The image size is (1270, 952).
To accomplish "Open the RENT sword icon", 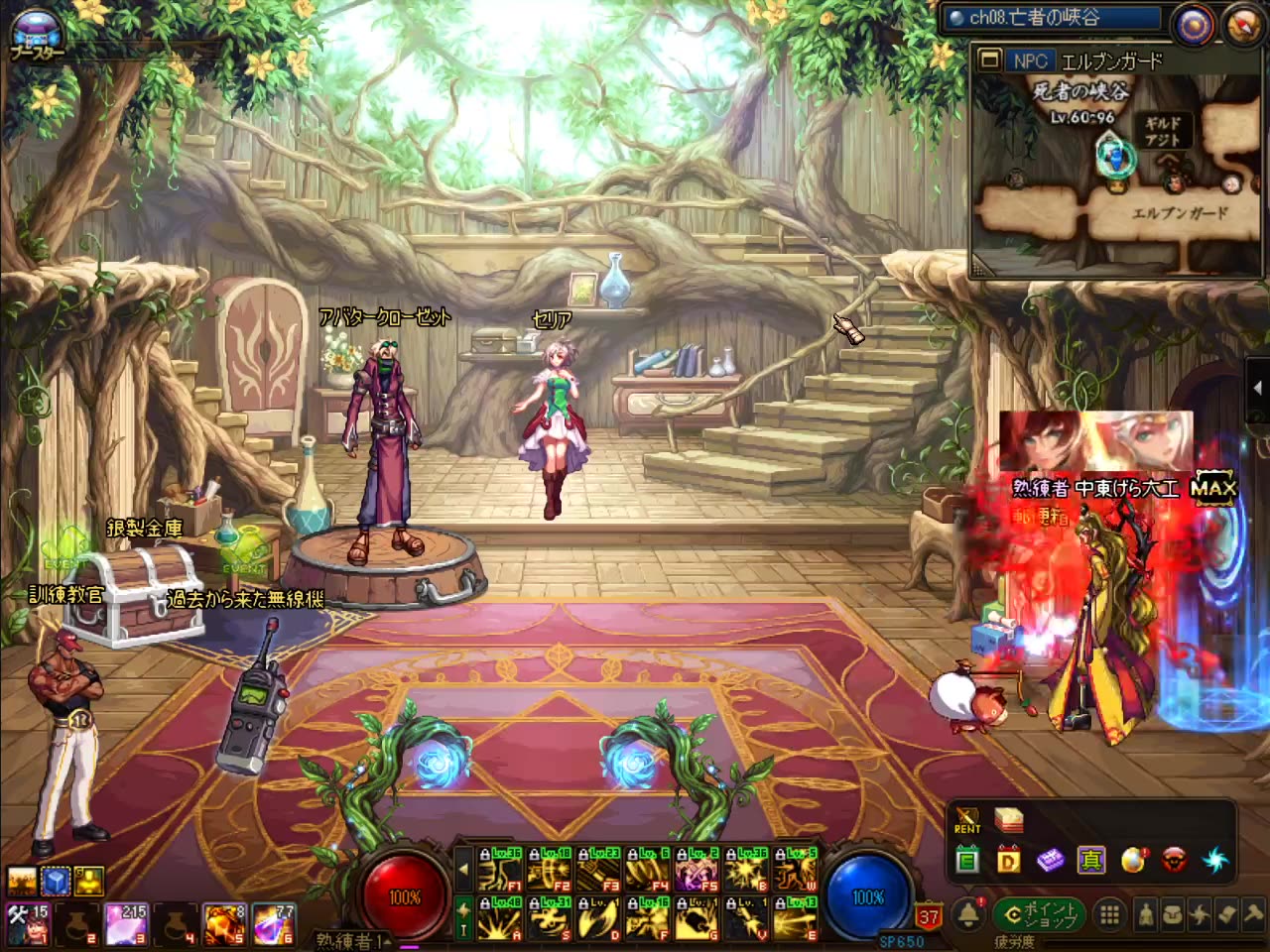I will [x=967, y=821].
